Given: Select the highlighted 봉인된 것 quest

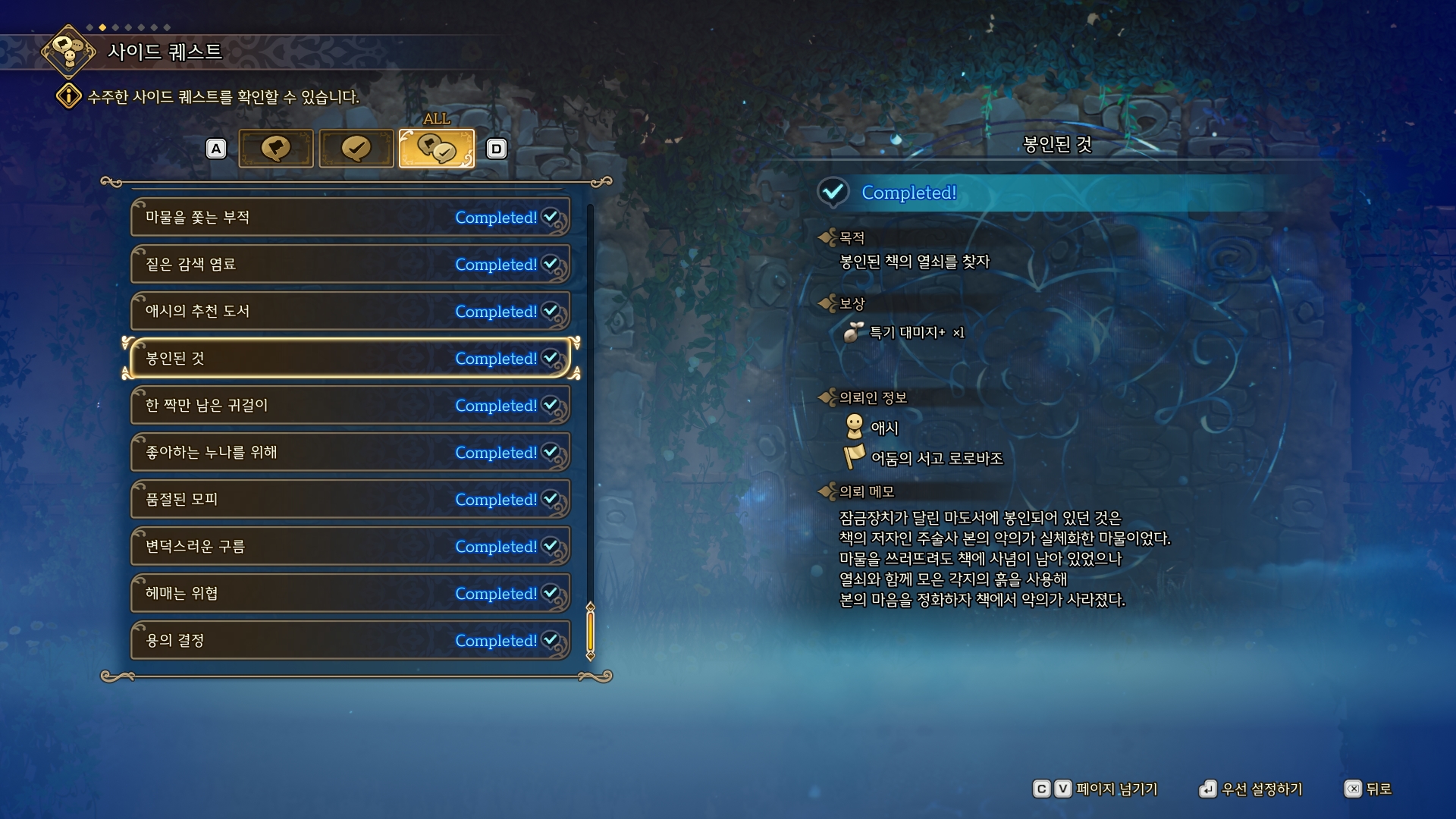Looking at the screenshot, I should click(x=350, y=359).
